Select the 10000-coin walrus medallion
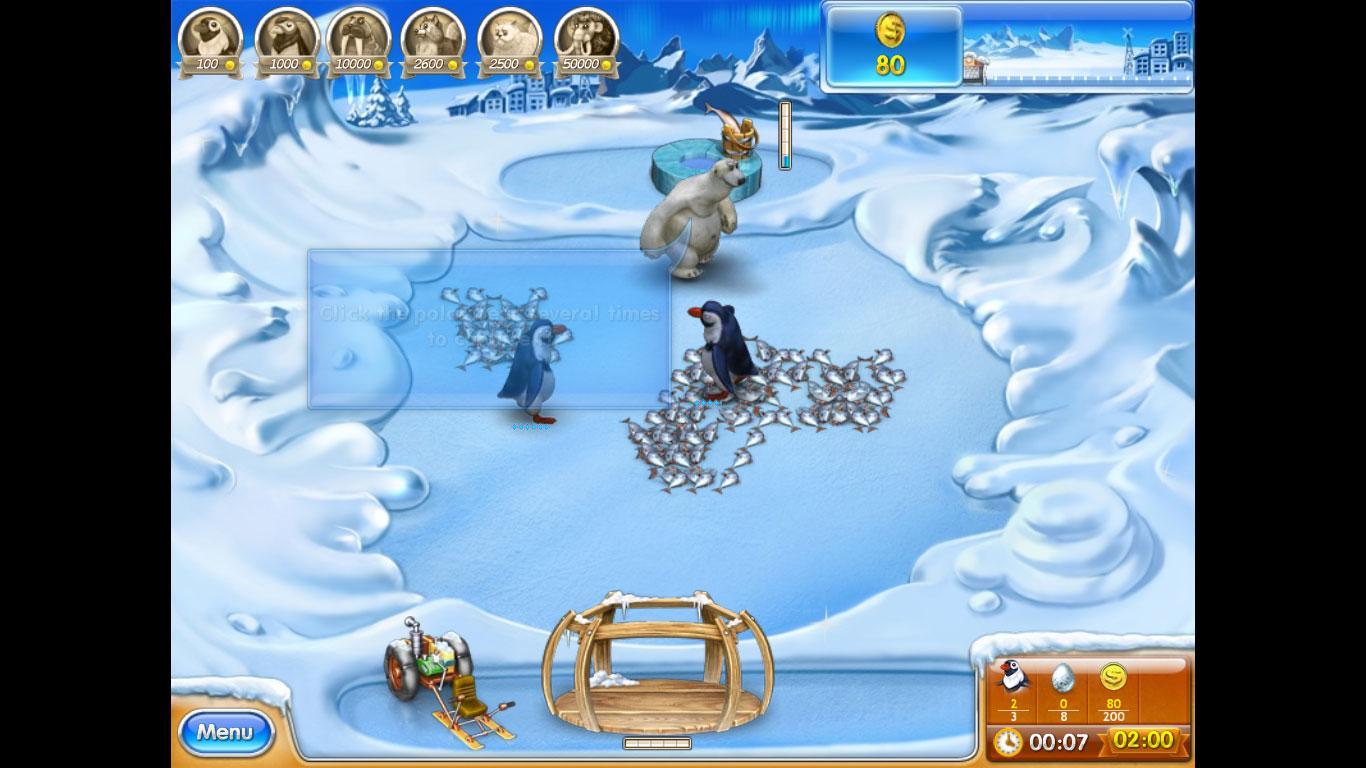The height and width of the screenshot is (768, 1366). tap(358, 40)
